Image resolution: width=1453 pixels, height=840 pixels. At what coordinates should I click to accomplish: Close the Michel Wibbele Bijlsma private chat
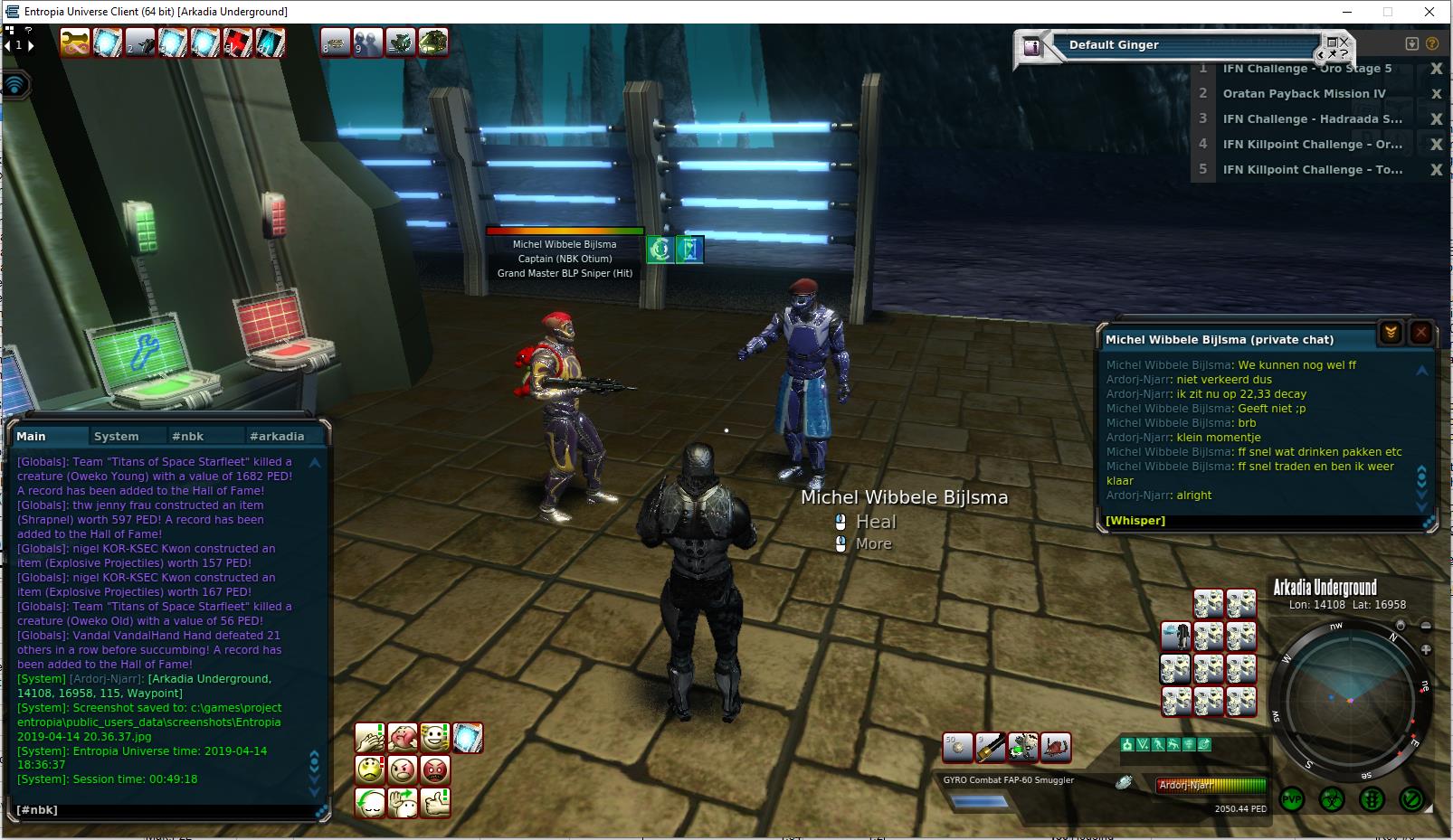click(1421, 333)
